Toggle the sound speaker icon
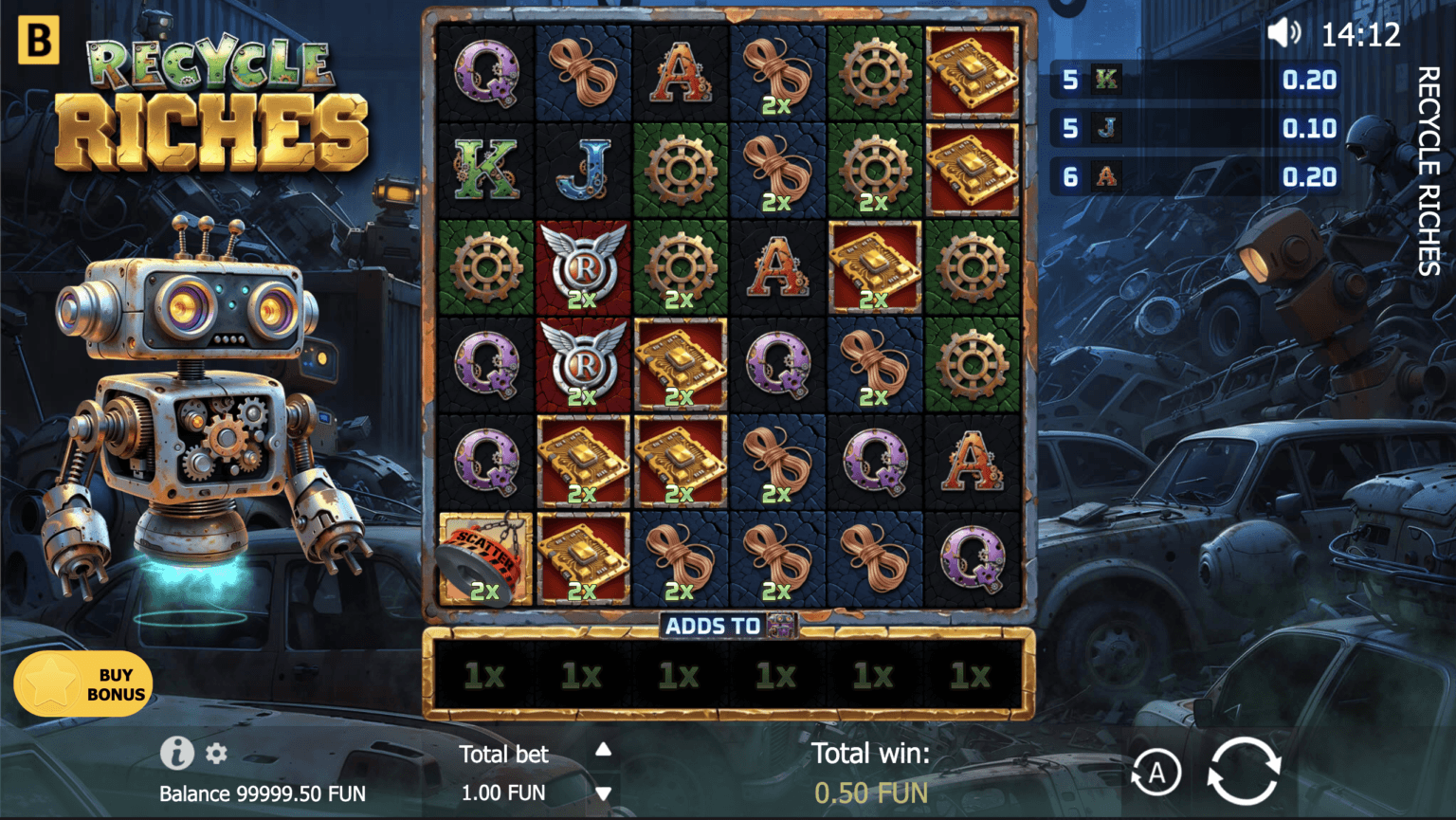Image resolution: width=1456 pixels, height=820 pixels. click(1284, 34)
